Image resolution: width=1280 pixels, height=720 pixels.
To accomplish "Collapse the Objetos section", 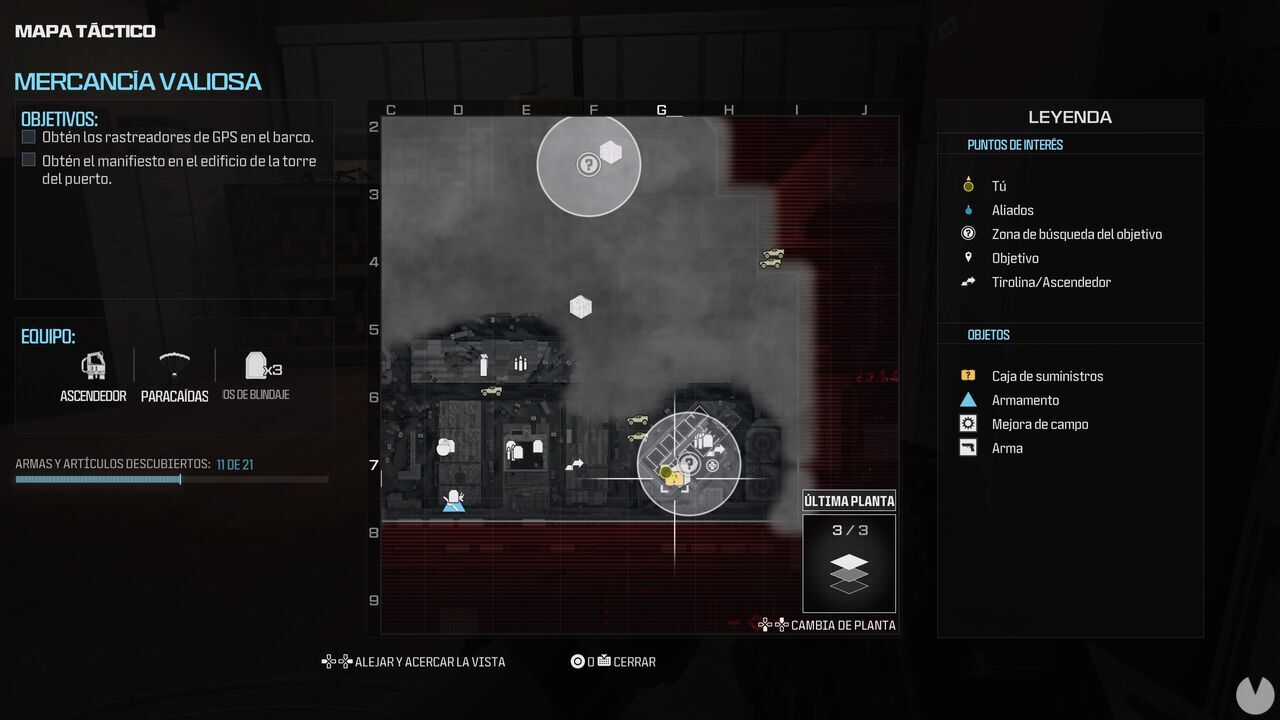I will 989,334.
